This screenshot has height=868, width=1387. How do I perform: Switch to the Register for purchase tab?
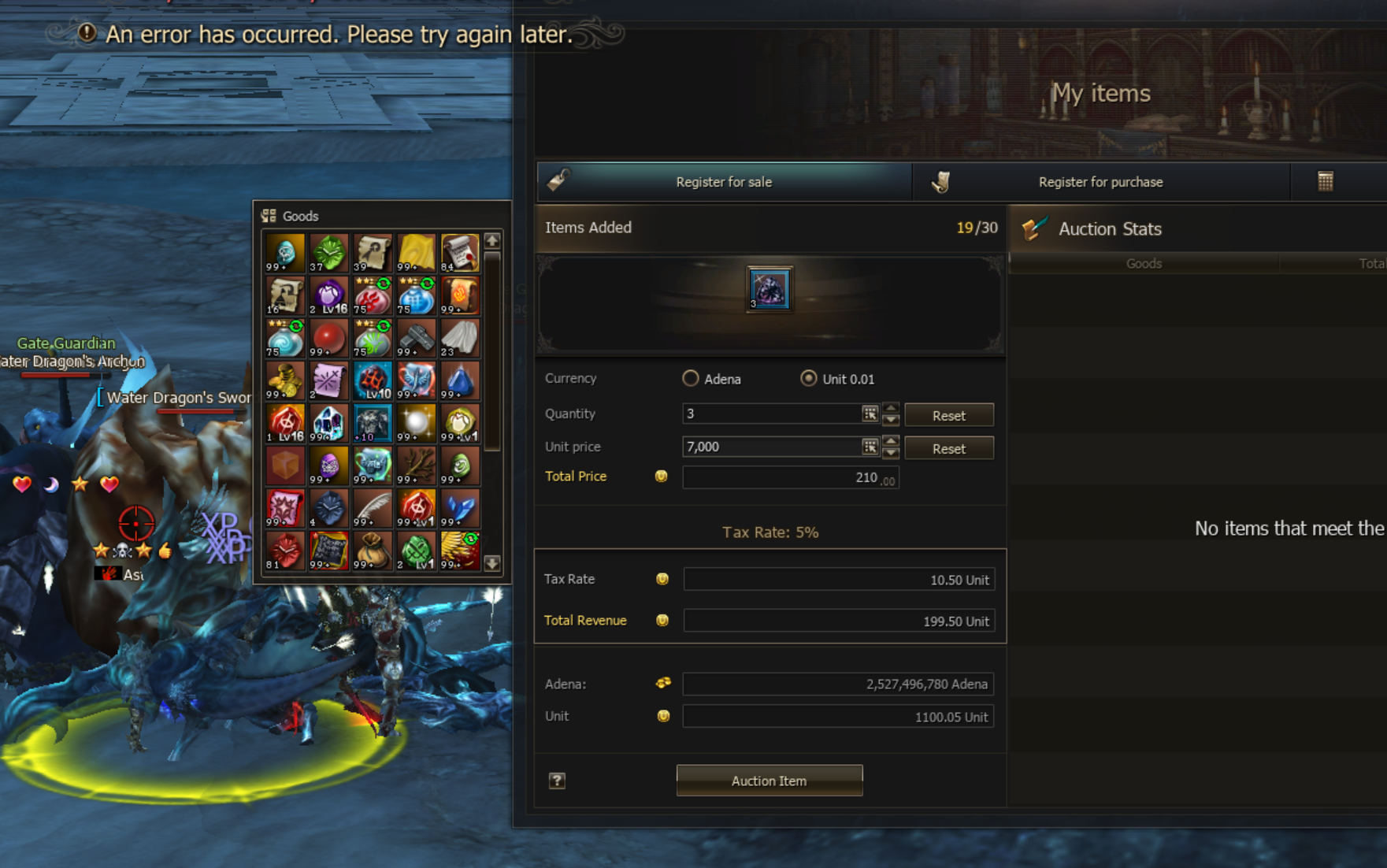pos(1100,182)
